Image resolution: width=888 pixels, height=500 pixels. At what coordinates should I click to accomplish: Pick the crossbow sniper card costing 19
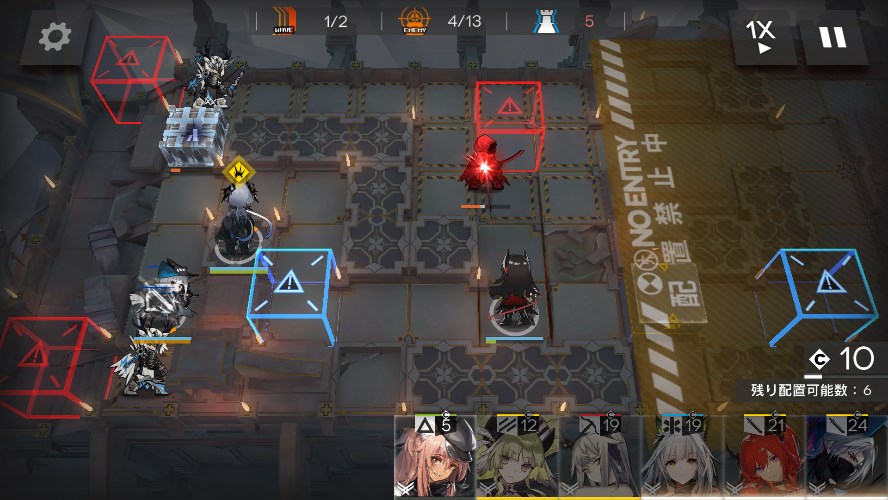click(x=598, y=458)
